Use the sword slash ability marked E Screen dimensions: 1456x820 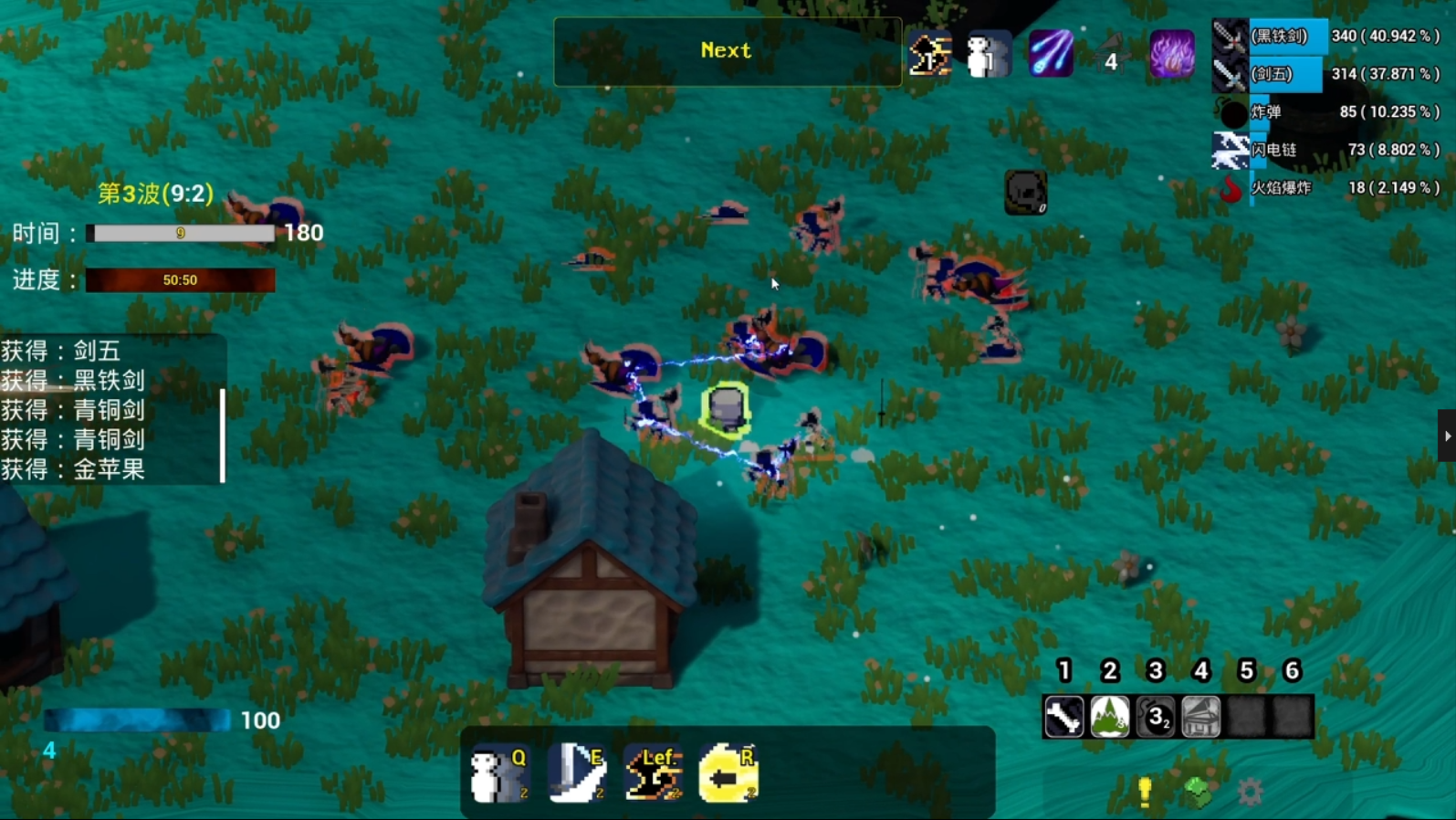click(577, 773)
